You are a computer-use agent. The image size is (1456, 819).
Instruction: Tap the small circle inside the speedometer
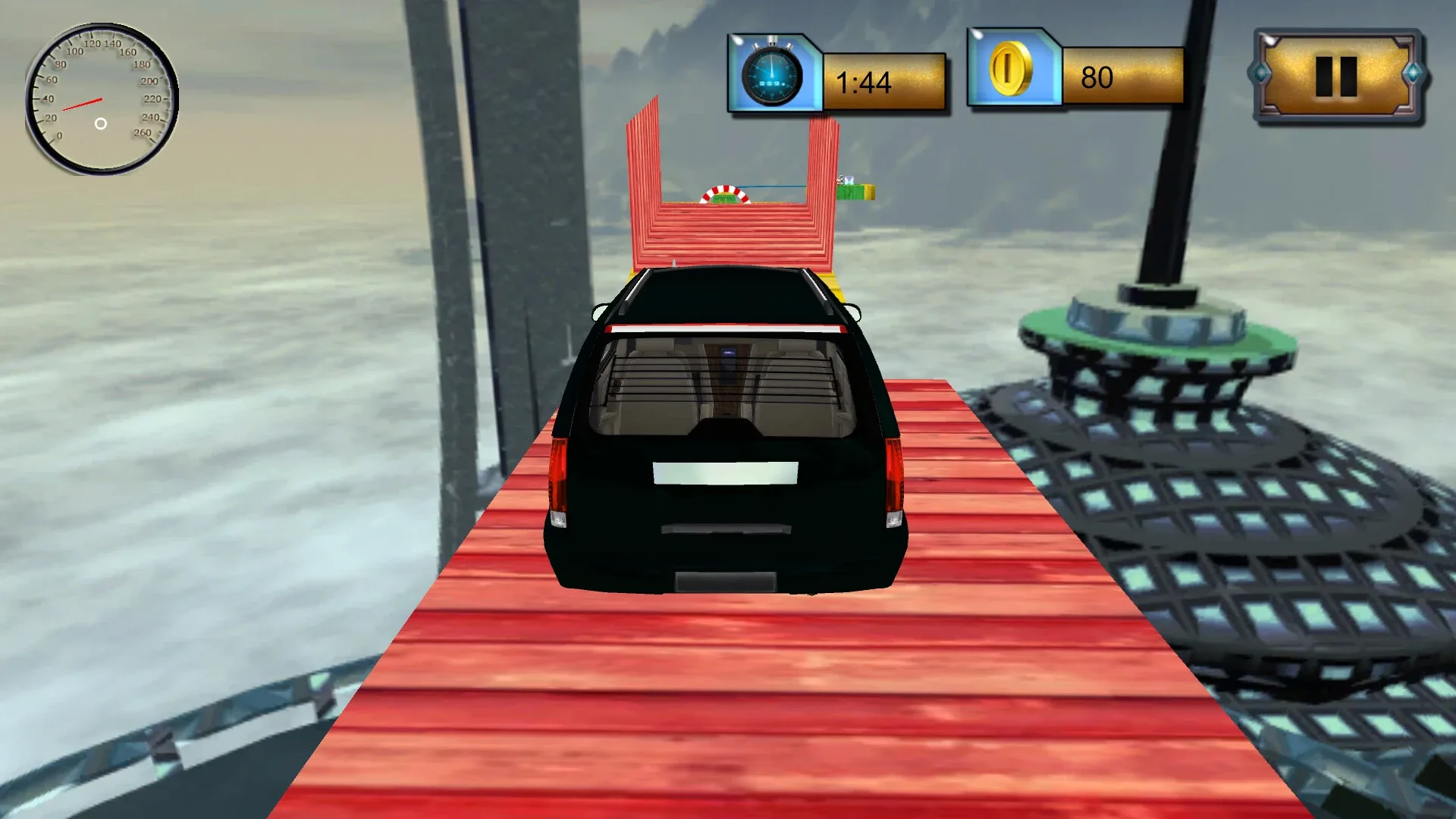click(99, 124)
